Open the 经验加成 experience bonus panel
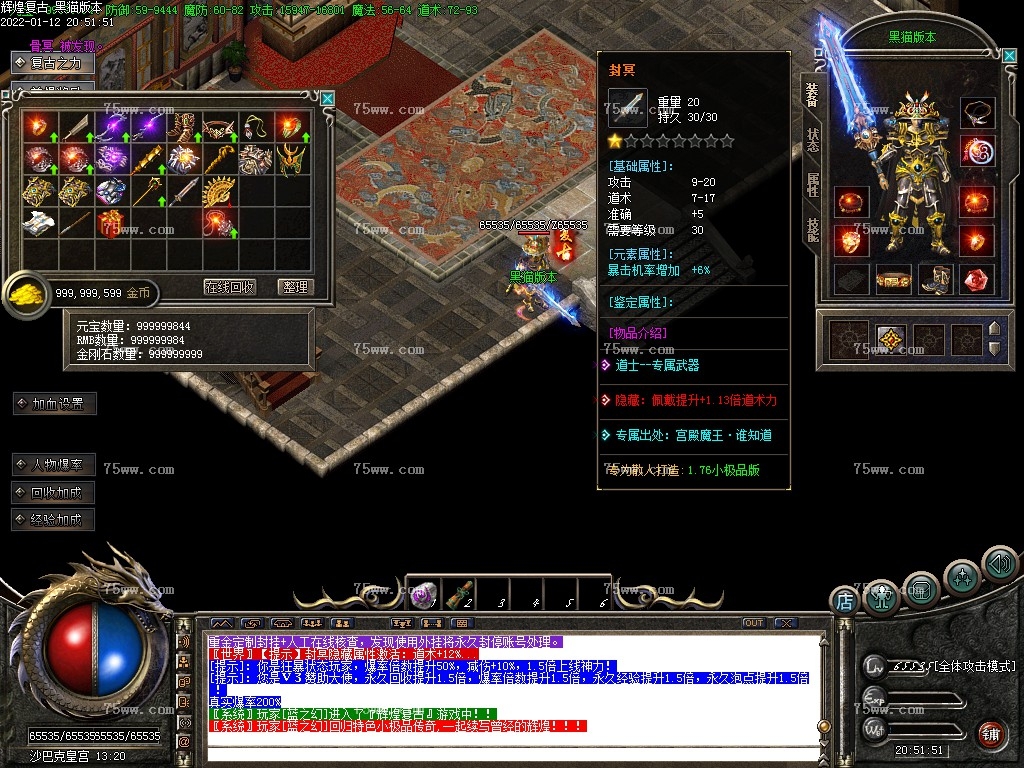 (x=54, y=519)
